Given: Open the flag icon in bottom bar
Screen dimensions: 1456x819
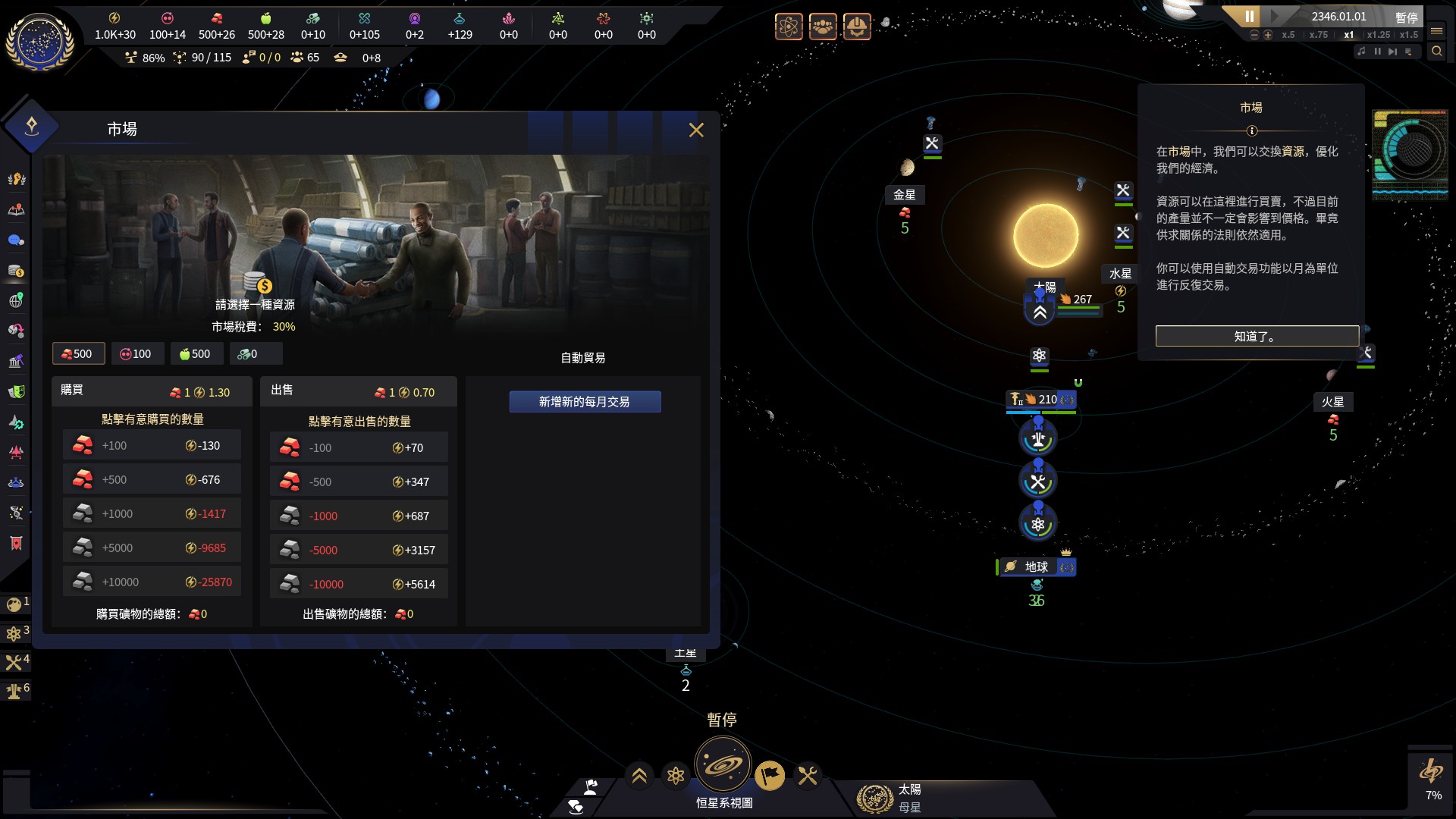Looking at the screenshot, I should tap(769, 776).
